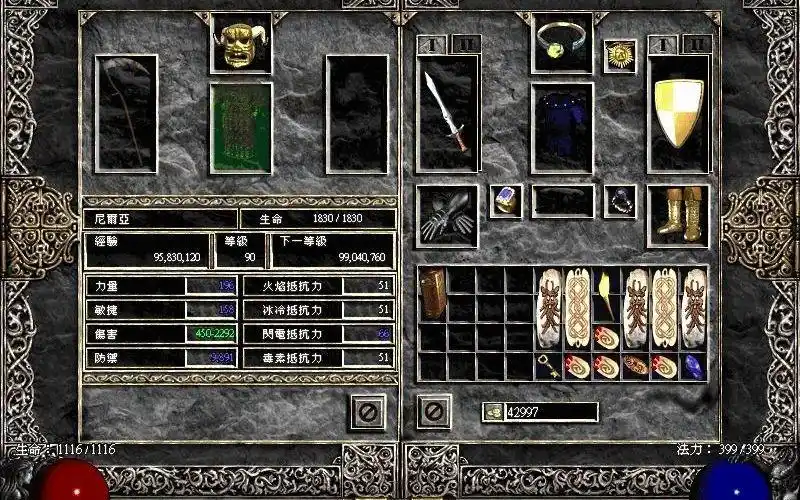Select the dark blue body armor
Screen dimensions: 800x500
(x=562, y=128)
